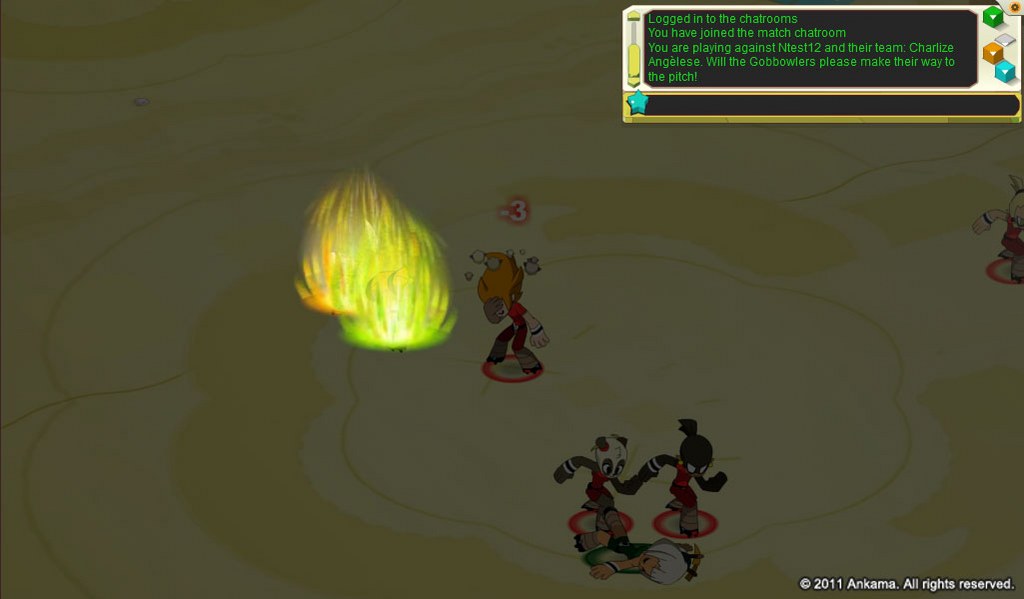Click the chat message input field
This screenshot has width=1024, height=599.
point(832,105)
